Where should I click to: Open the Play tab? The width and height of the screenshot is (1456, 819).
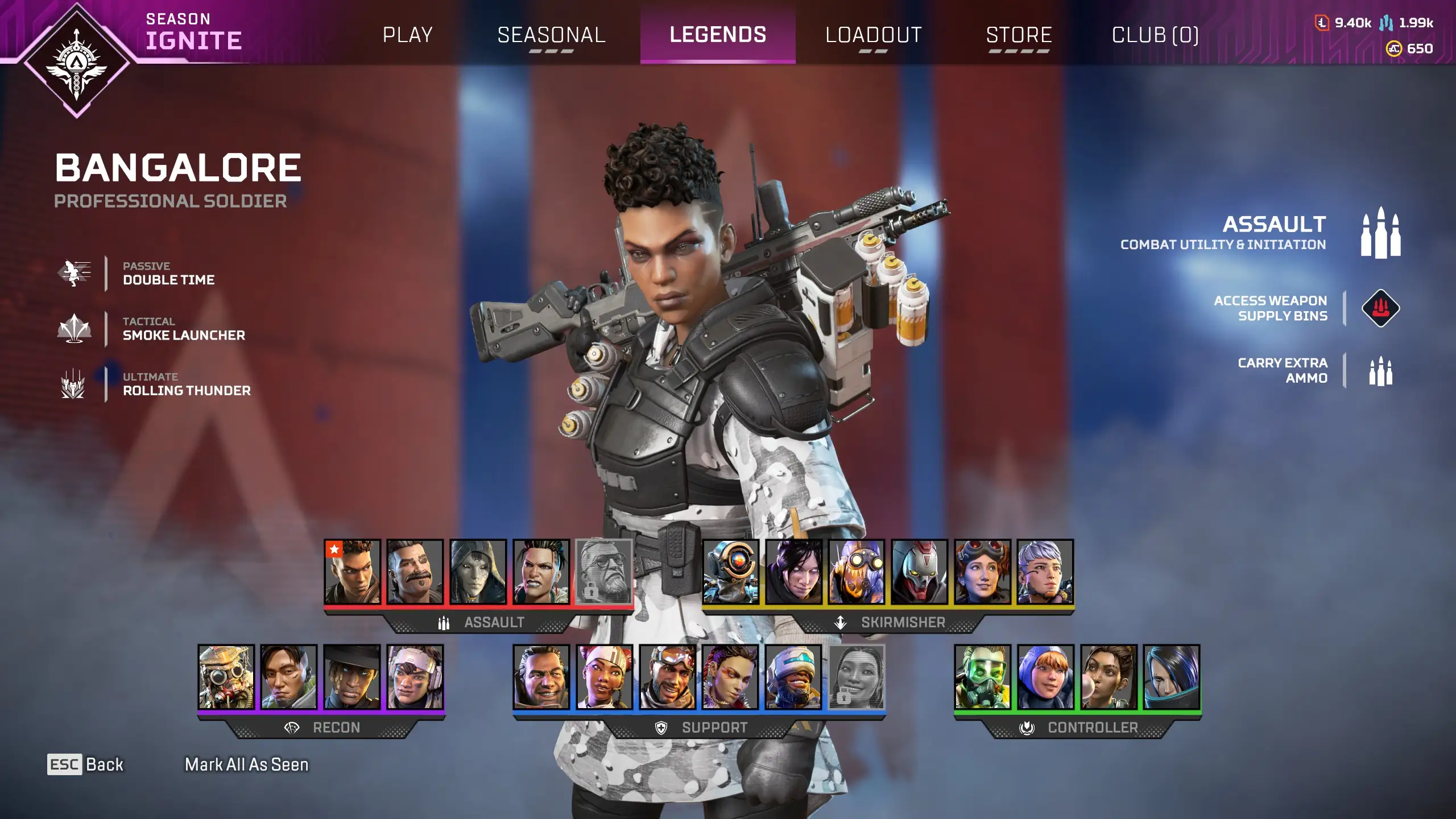pos(407,35)
